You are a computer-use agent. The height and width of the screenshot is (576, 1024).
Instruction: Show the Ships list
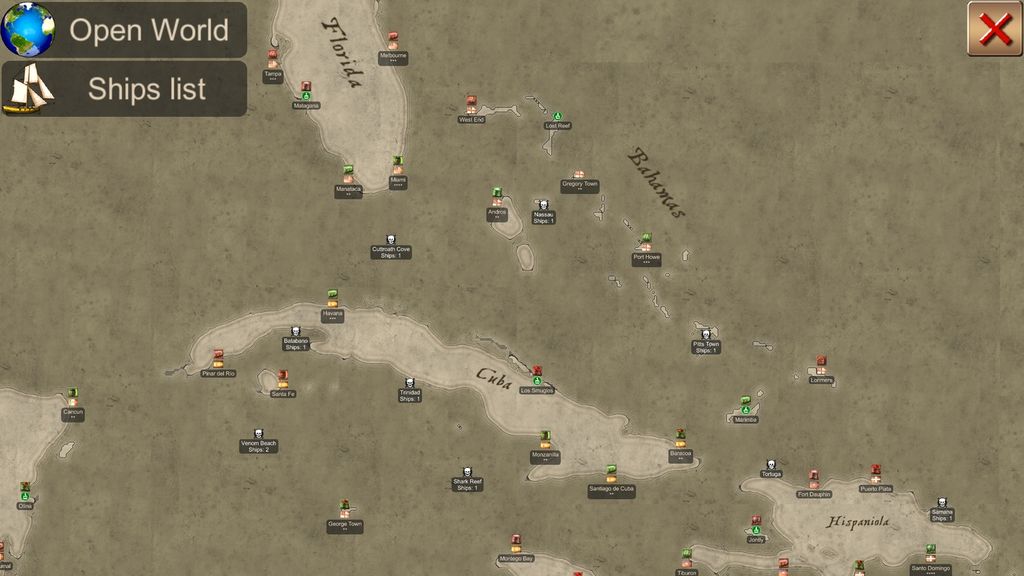[x=125, y=89]
